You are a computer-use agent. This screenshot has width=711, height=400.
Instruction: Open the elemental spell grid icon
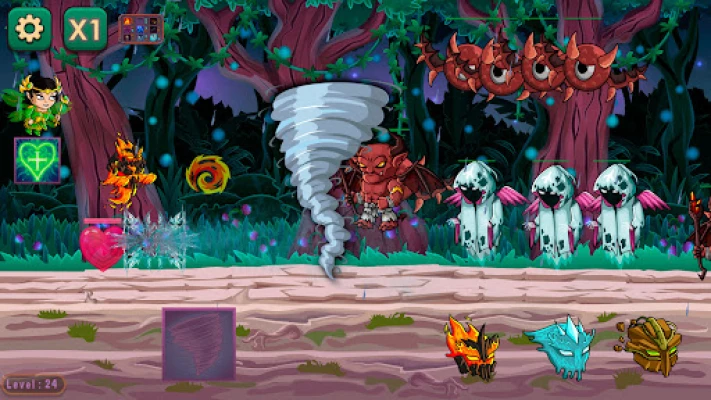[140, 29]
